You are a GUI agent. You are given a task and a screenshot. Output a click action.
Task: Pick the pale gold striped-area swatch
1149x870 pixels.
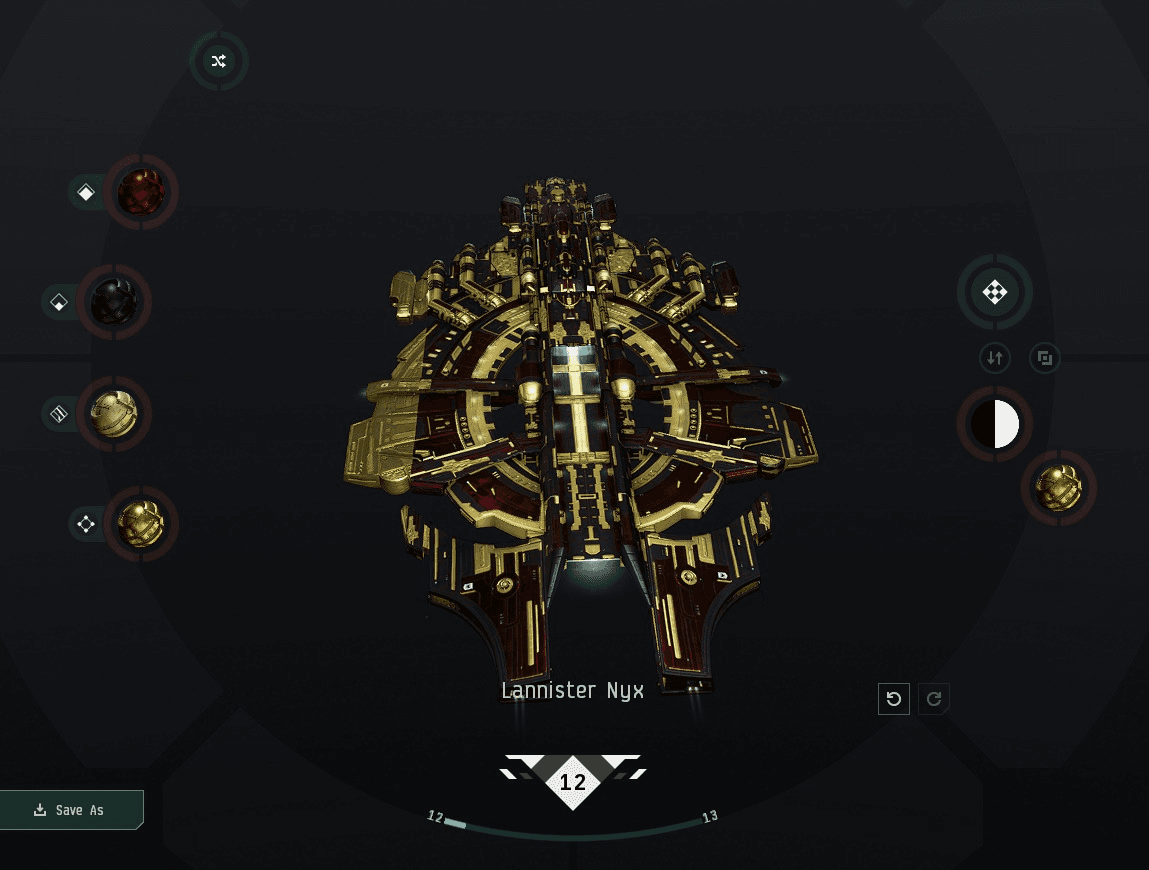tap(114, 413)
